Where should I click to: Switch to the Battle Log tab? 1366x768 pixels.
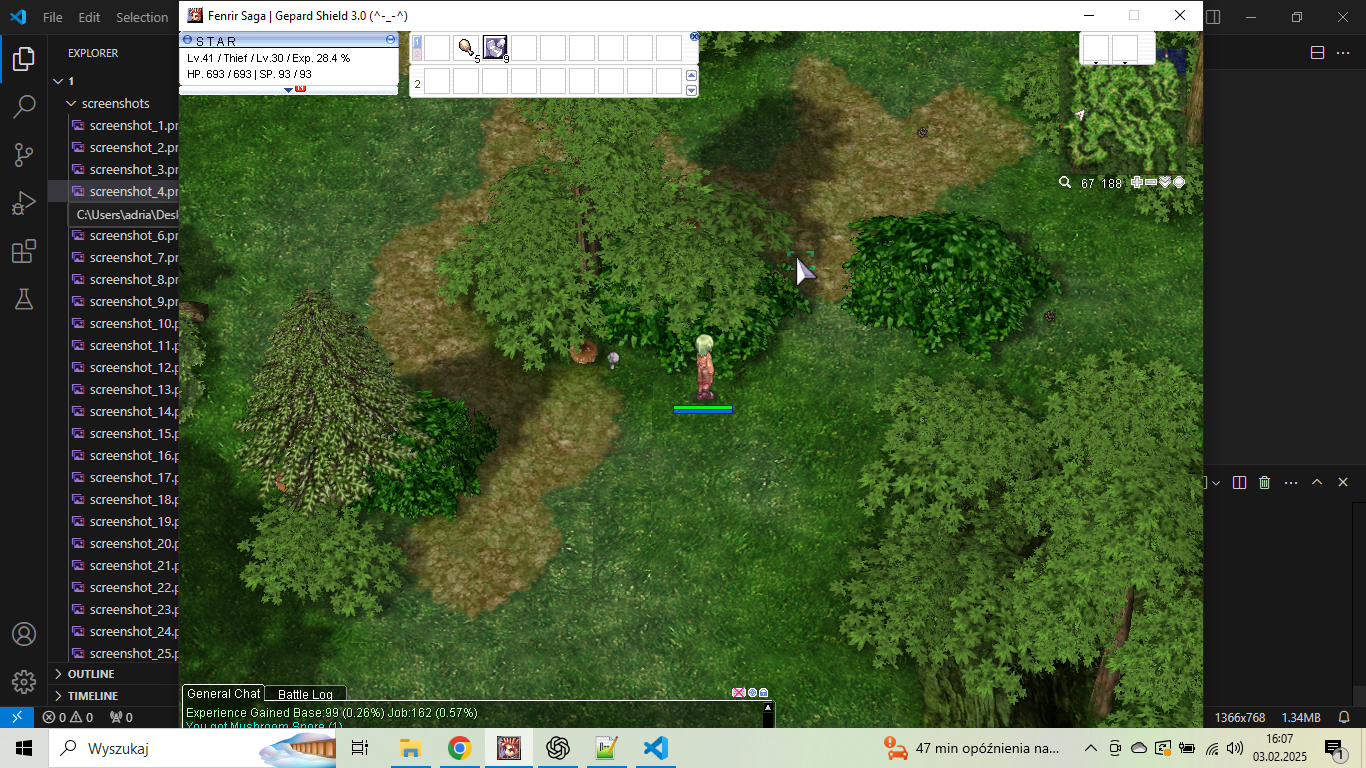tap(305, 693)
